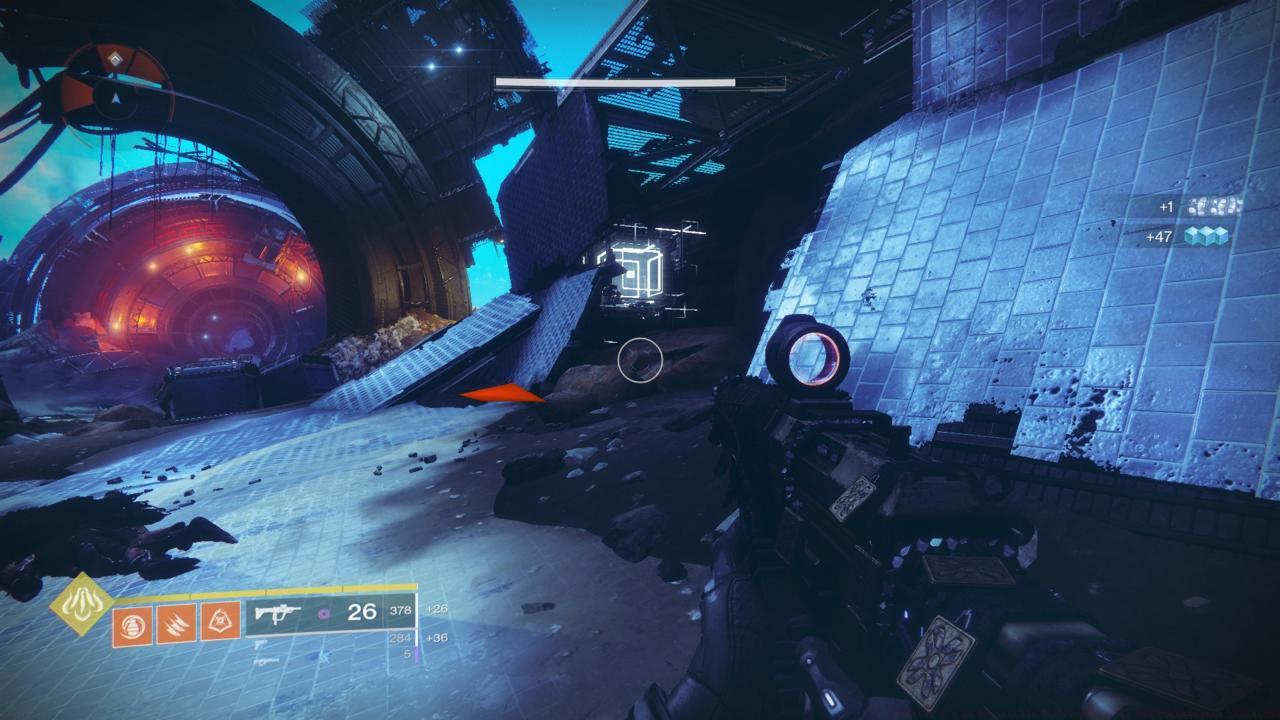This screenshot has height=720, width=1280.
Task: Switch to the small sidearm weapon icon
Action: [x=260, y=645]
